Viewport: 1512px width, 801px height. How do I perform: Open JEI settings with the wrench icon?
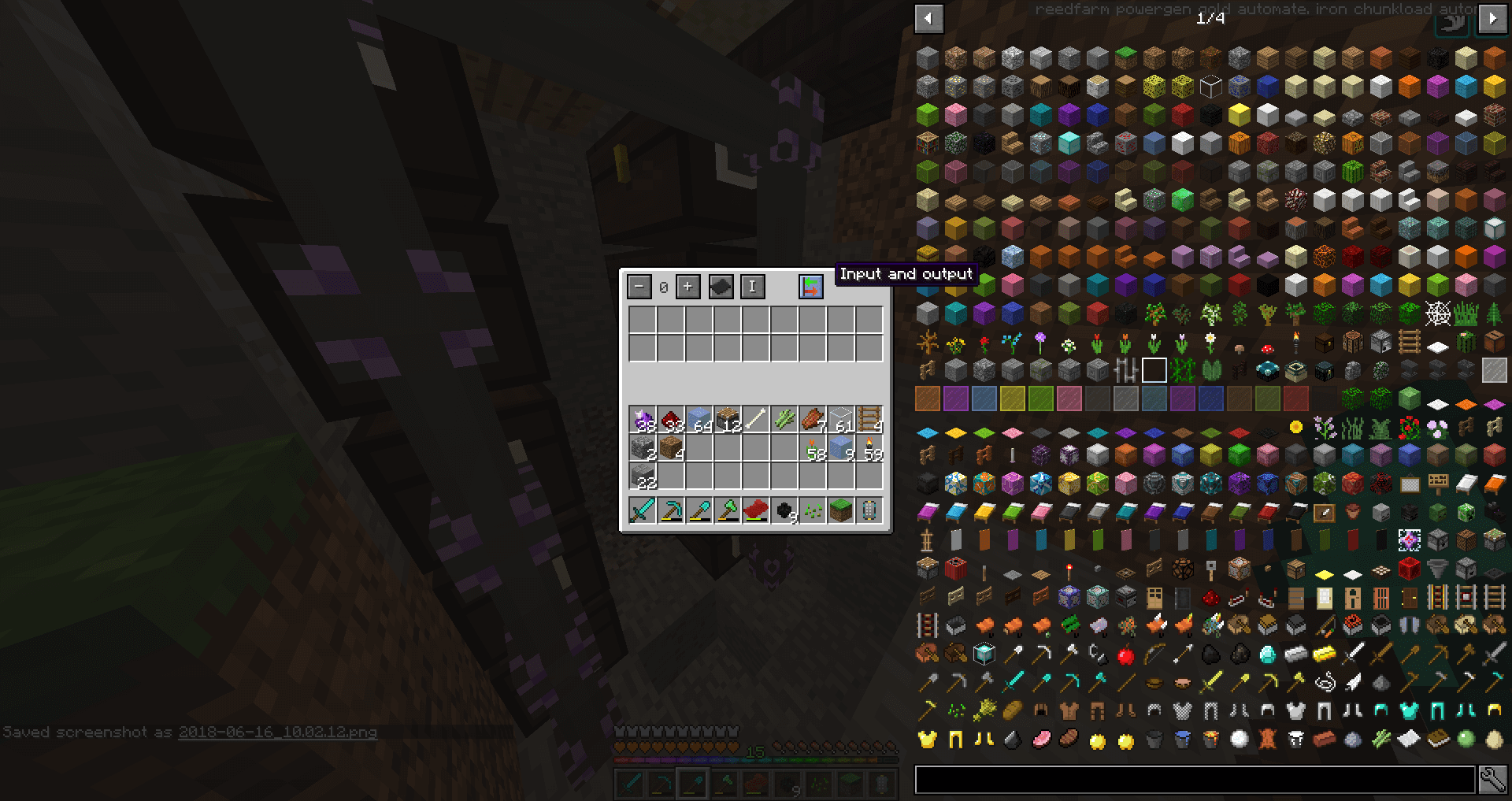(x=1494, y=779)
